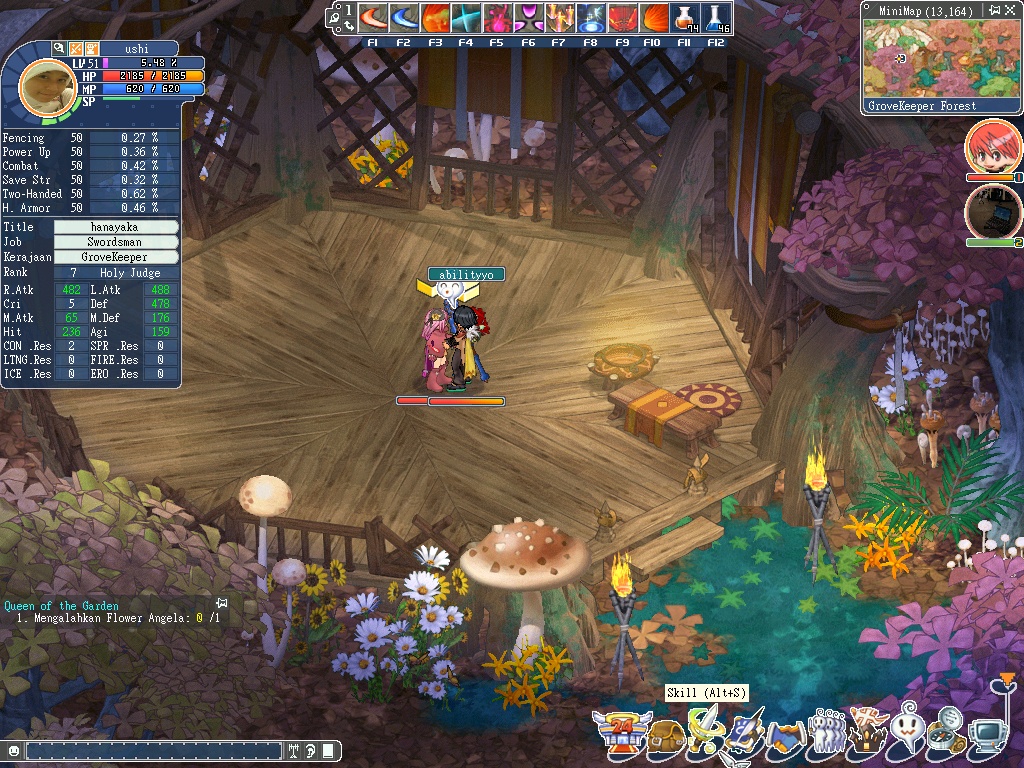Cast the cyan cross skill in F4
Image resolution: width=1024 pixels, height=768 pixels.
tap(465, 19)
